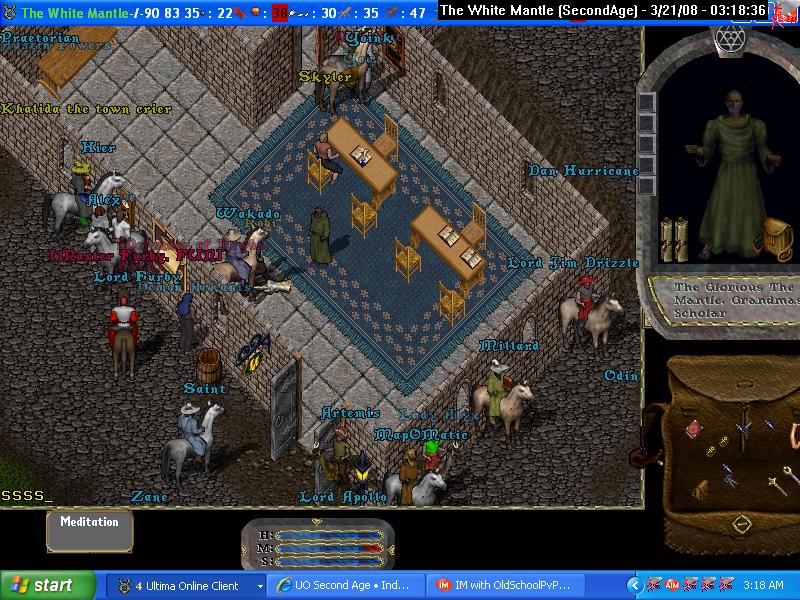Open the backpack icon on the paperdoll
The width and height of the screenshot is (800, 600).
[776, 238]
